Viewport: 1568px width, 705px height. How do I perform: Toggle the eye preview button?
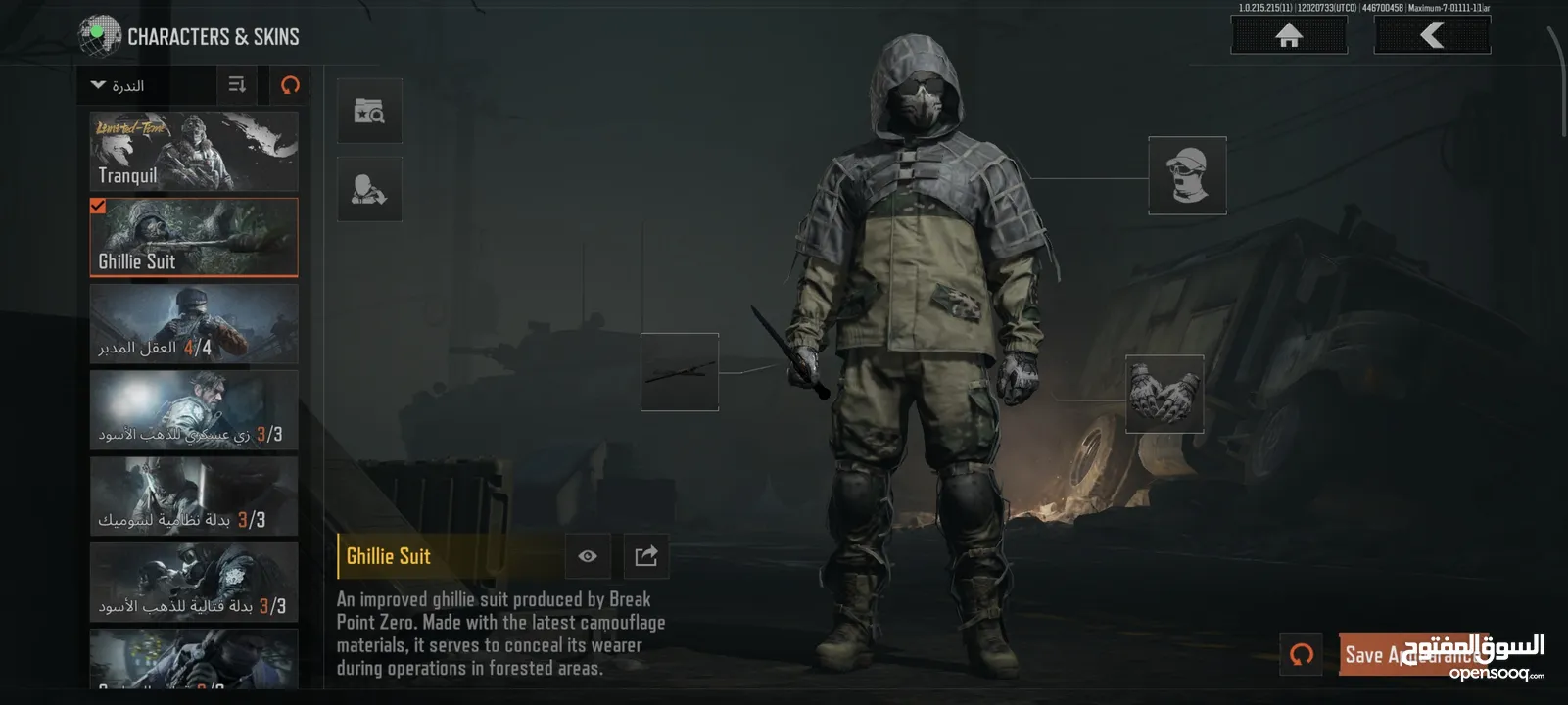(588, 556)
